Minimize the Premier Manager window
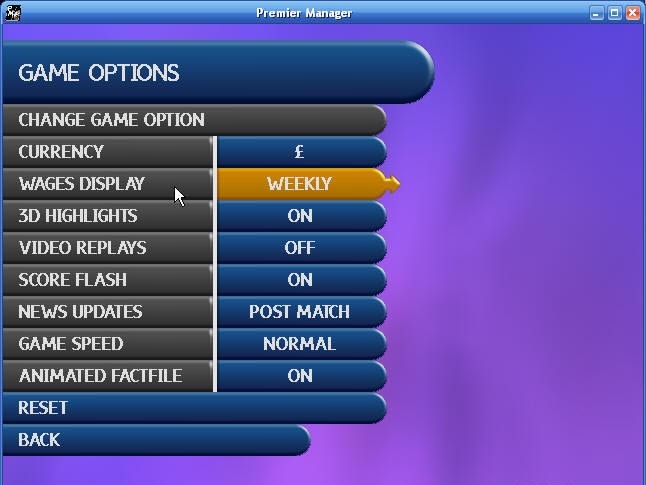The height and width of the screenshot is (485, 646). click(597, 13)
